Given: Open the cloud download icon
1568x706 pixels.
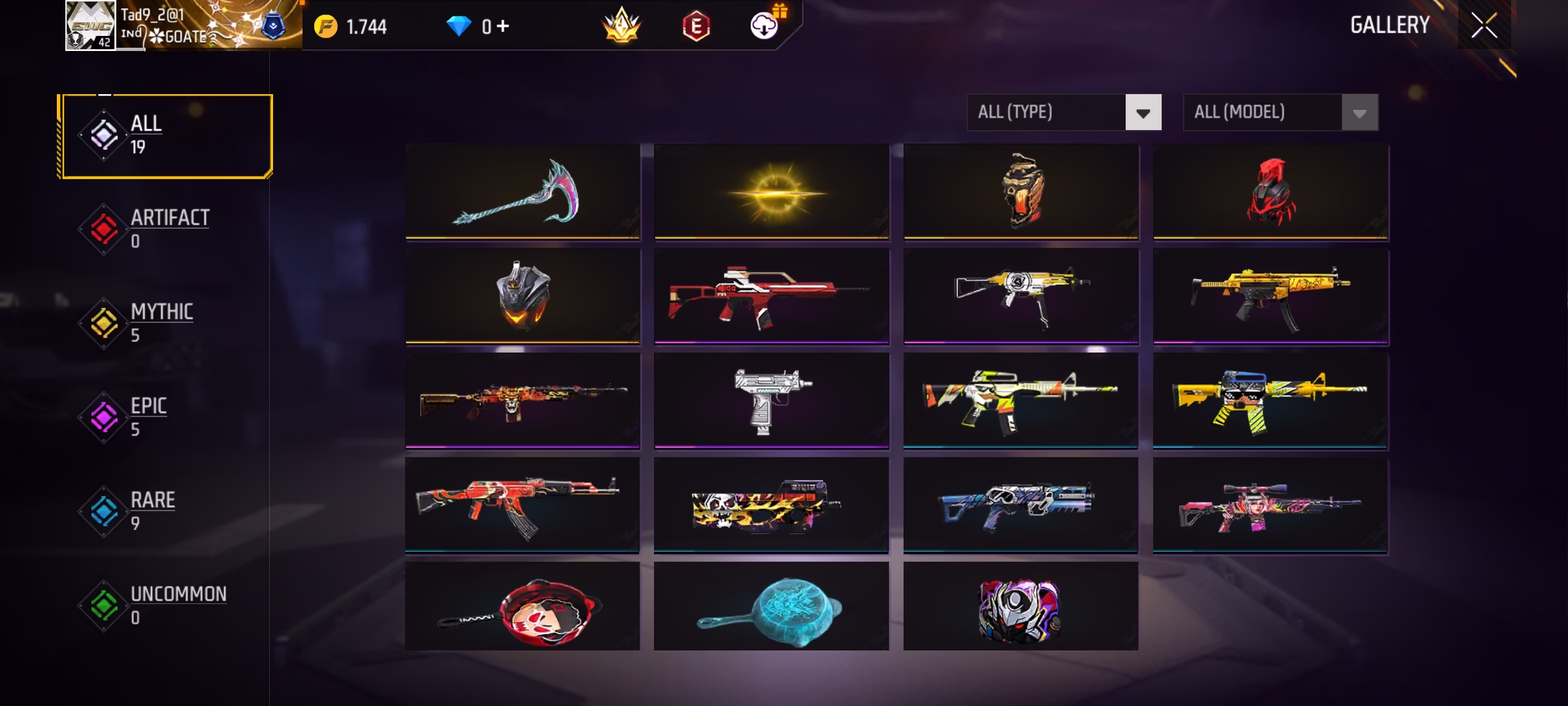Looking at the screenshot, I should pos(764,26).
